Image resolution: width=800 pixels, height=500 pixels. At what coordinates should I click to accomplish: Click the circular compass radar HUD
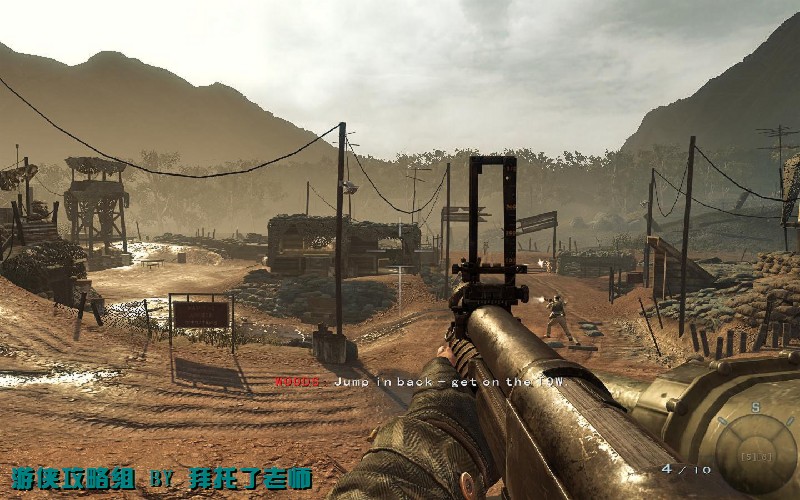pyautogui.click(x=756, y=452)
